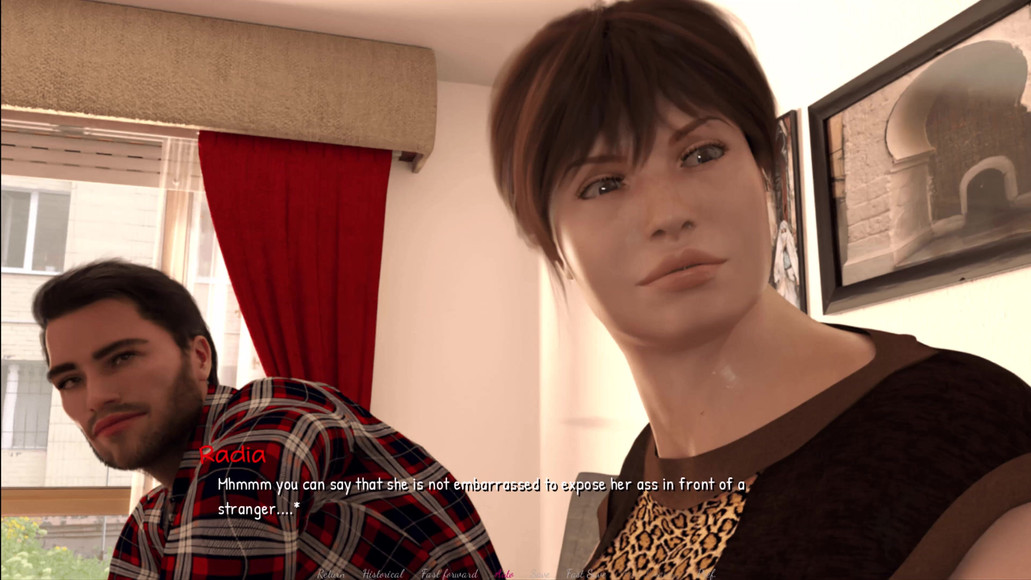This screenshot has height=580, width=1031.
Task: Toggle the Auto advance option
Action: (504, 574)
